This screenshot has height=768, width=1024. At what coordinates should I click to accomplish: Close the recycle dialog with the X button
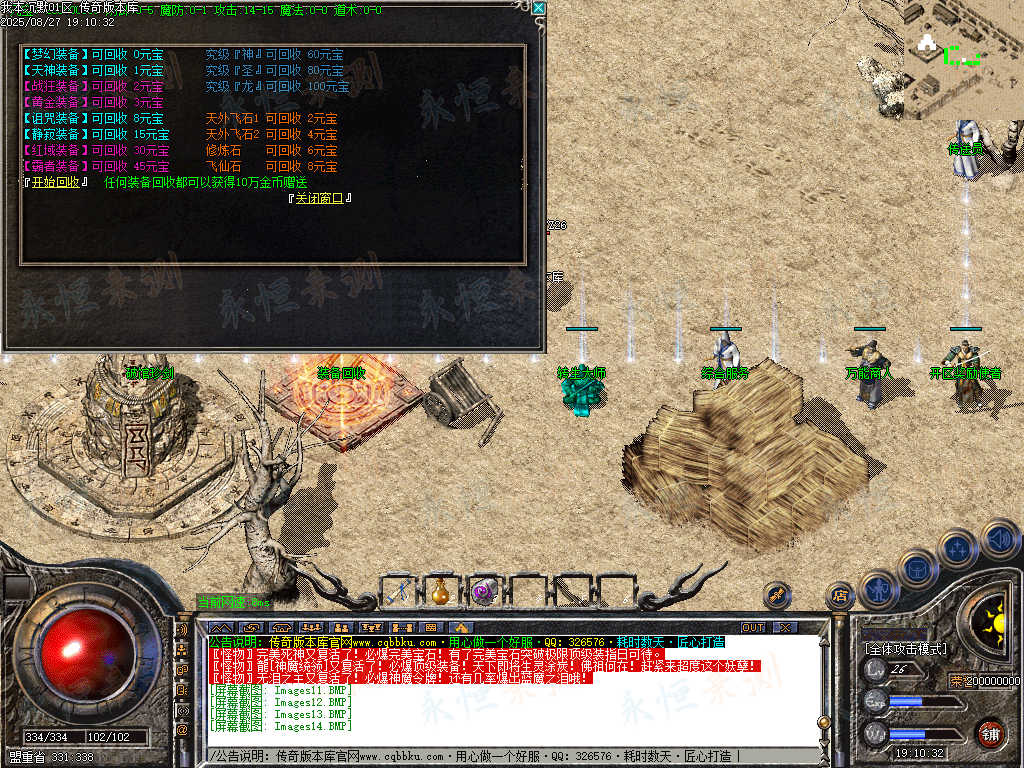(x=538, y=8)
